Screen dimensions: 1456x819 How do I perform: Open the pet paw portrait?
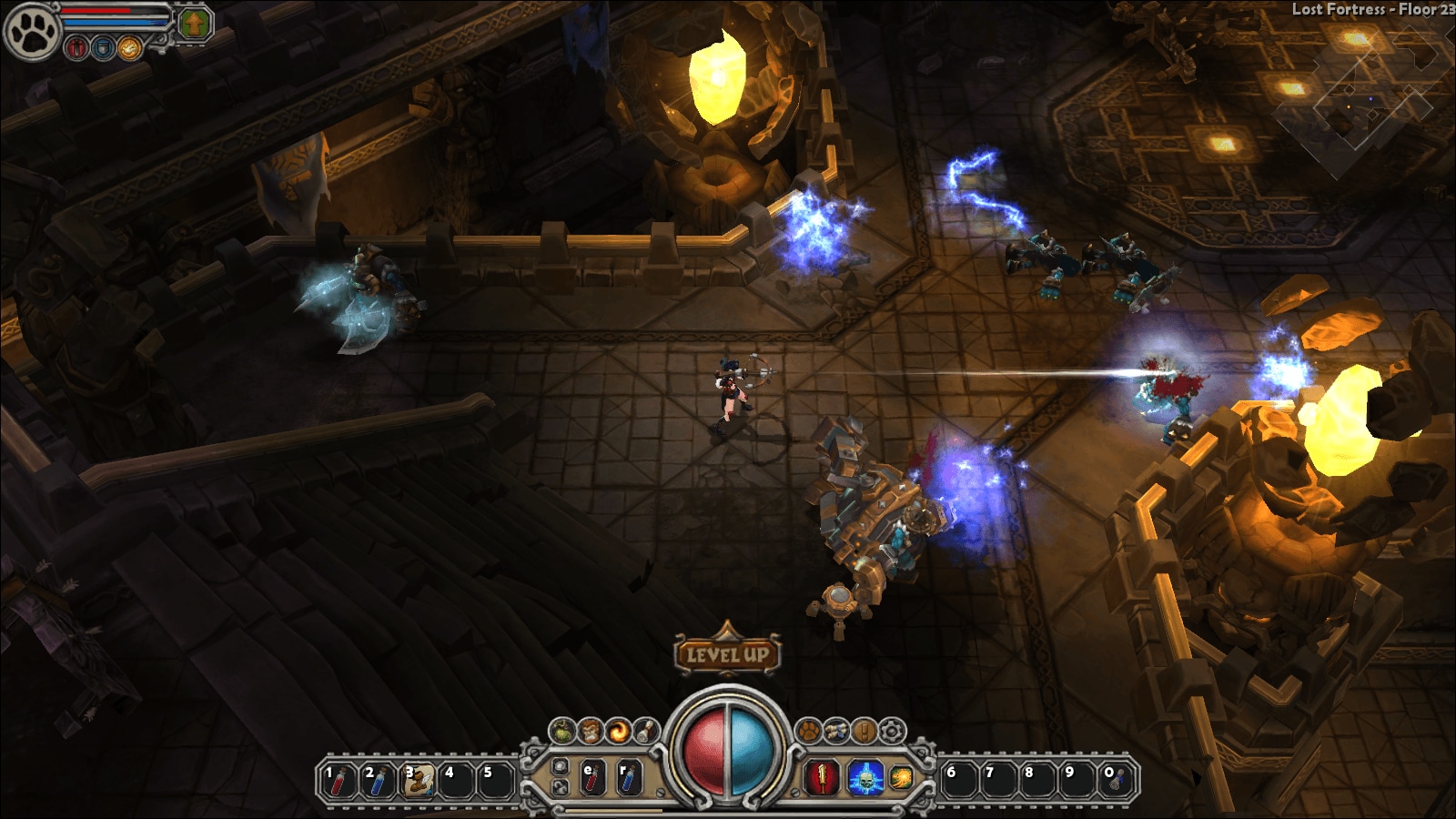tap(30, 30)
